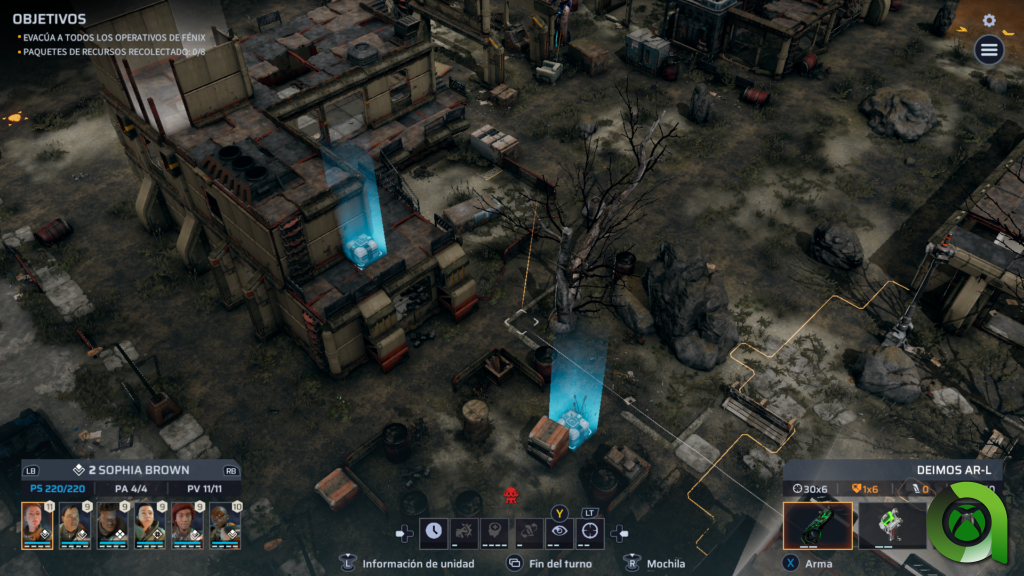Choose the red-haired operative portrait
This screenshot has height=576, width=1024.
coord(187,525)
